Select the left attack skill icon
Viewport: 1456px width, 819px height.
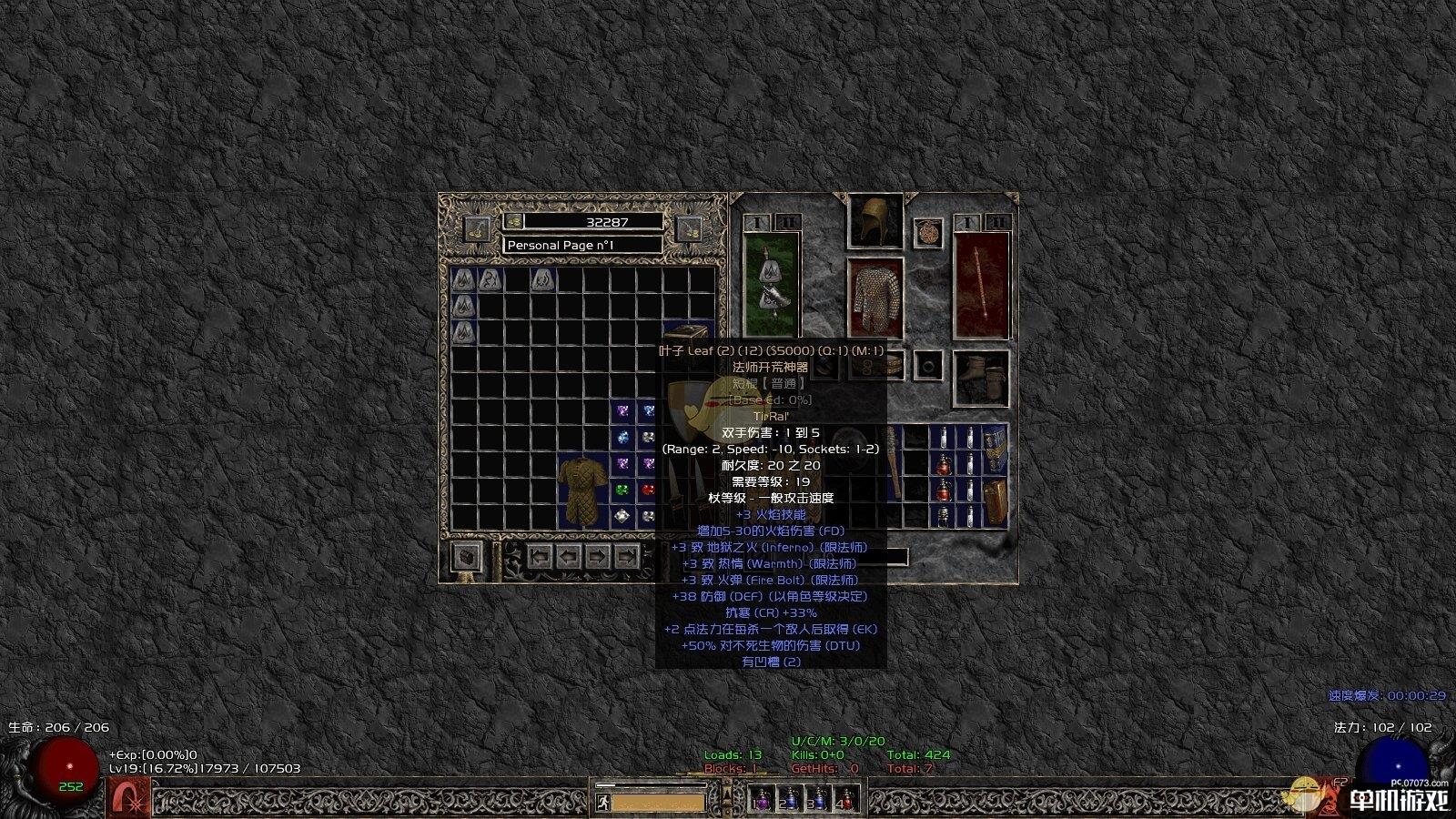coord(130,798)
